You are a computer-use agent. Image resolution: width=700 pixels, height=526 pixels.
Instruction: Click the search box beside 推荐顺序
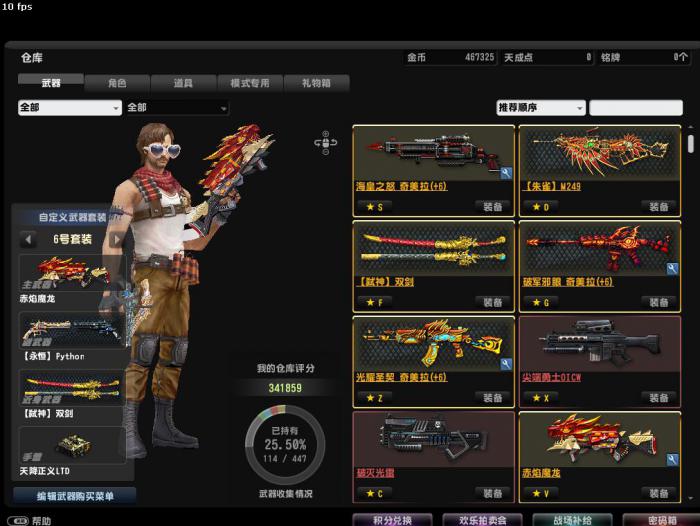(635, 108)
